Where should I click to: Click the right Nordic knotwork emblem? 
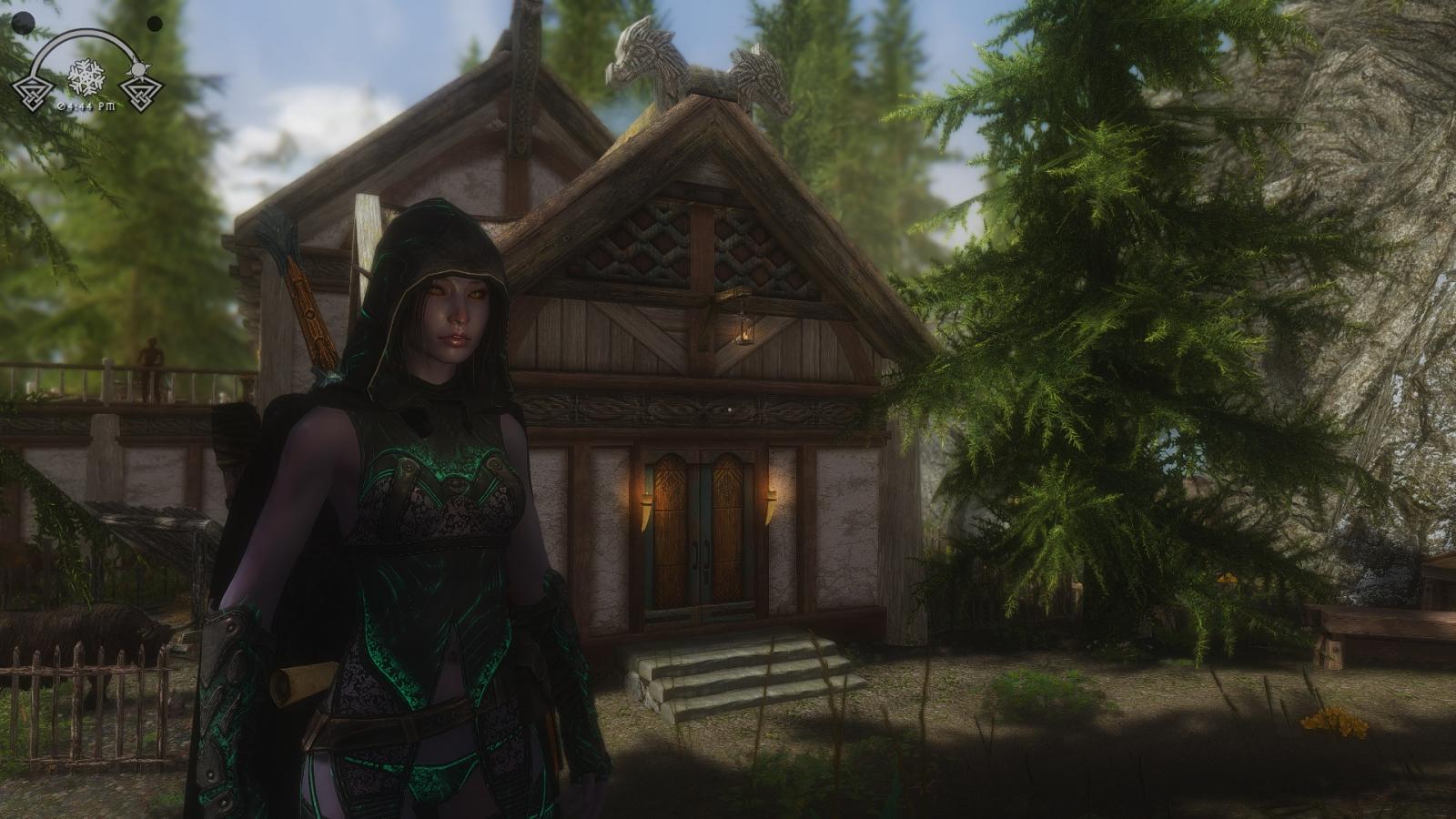142,96
